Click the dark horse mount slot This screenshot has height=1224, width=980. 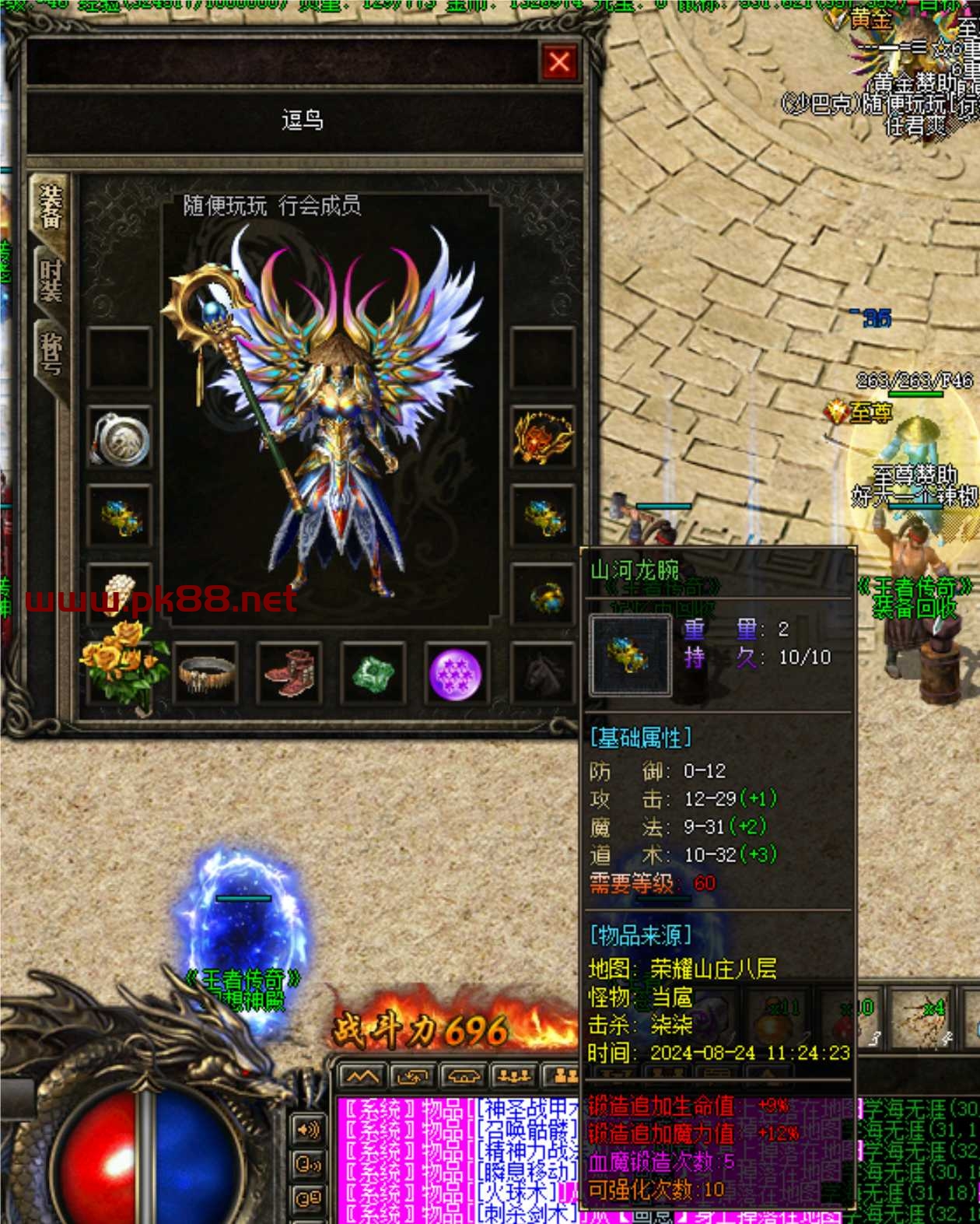click(x=542, y=674)
